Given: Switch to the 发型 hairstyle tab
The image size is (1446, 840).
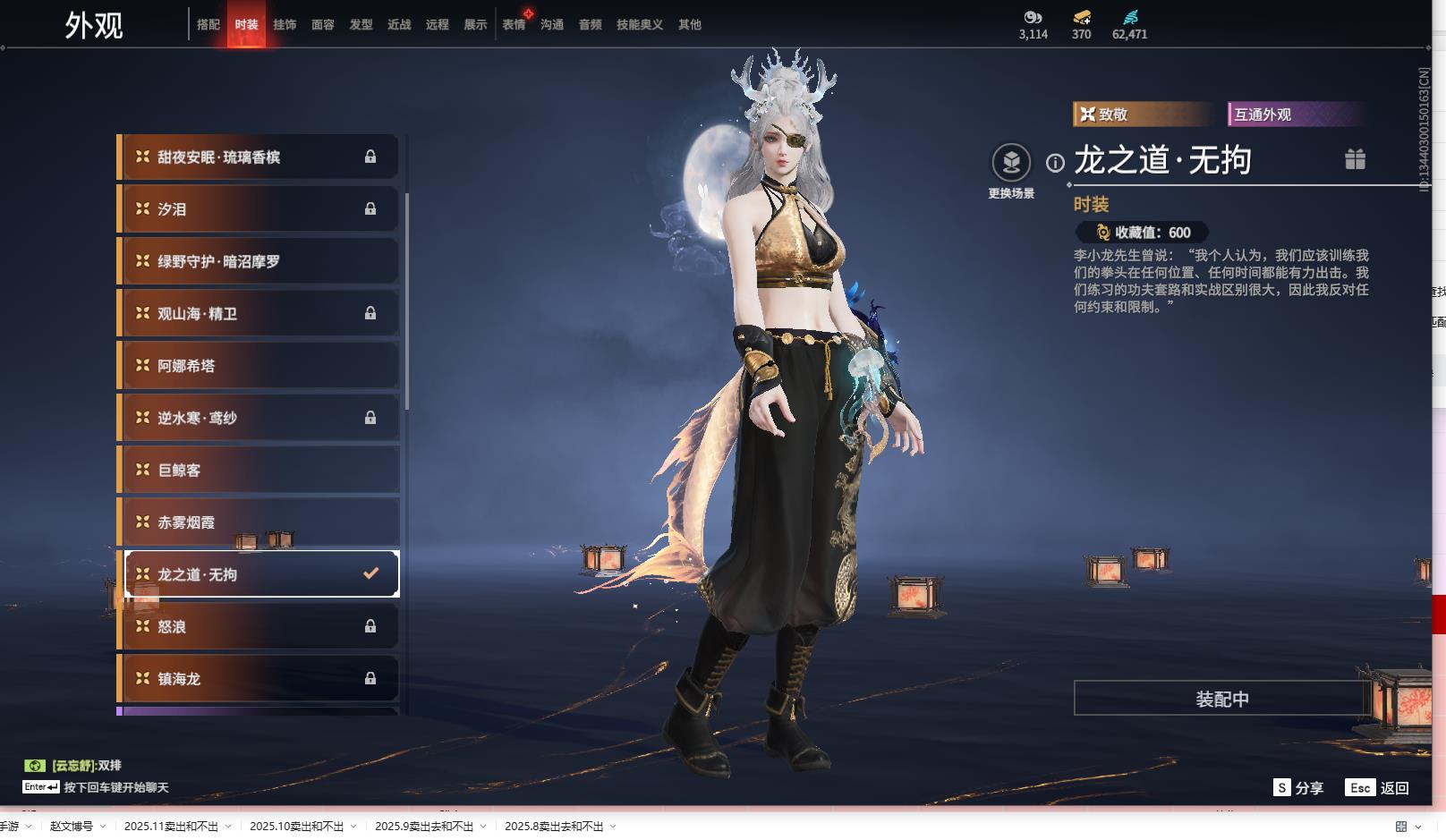Looking at the screenshot, I should 361,25.
